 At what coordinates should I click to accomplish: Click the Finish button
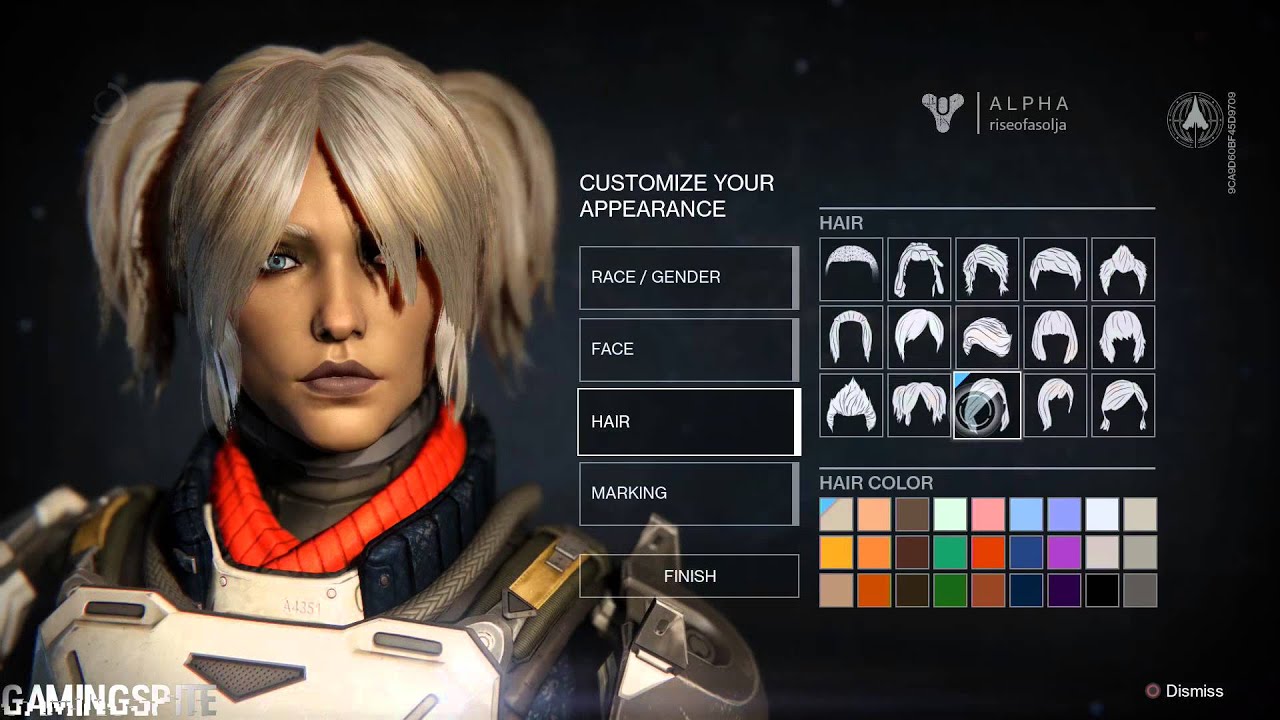click(689, 576)
